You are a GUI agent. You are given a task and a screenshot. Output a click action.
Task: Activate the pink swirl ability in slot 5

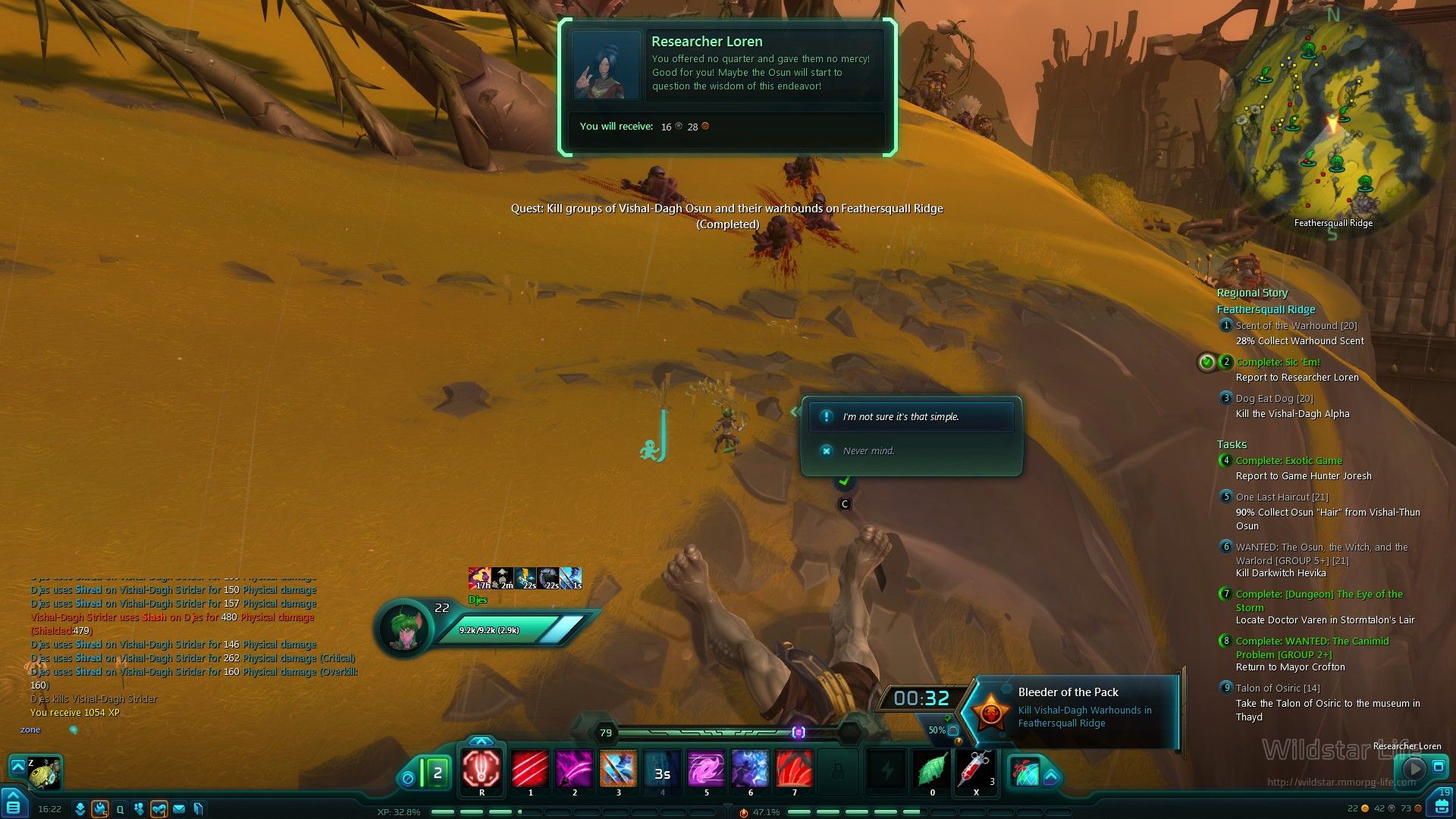coord(706,770)
